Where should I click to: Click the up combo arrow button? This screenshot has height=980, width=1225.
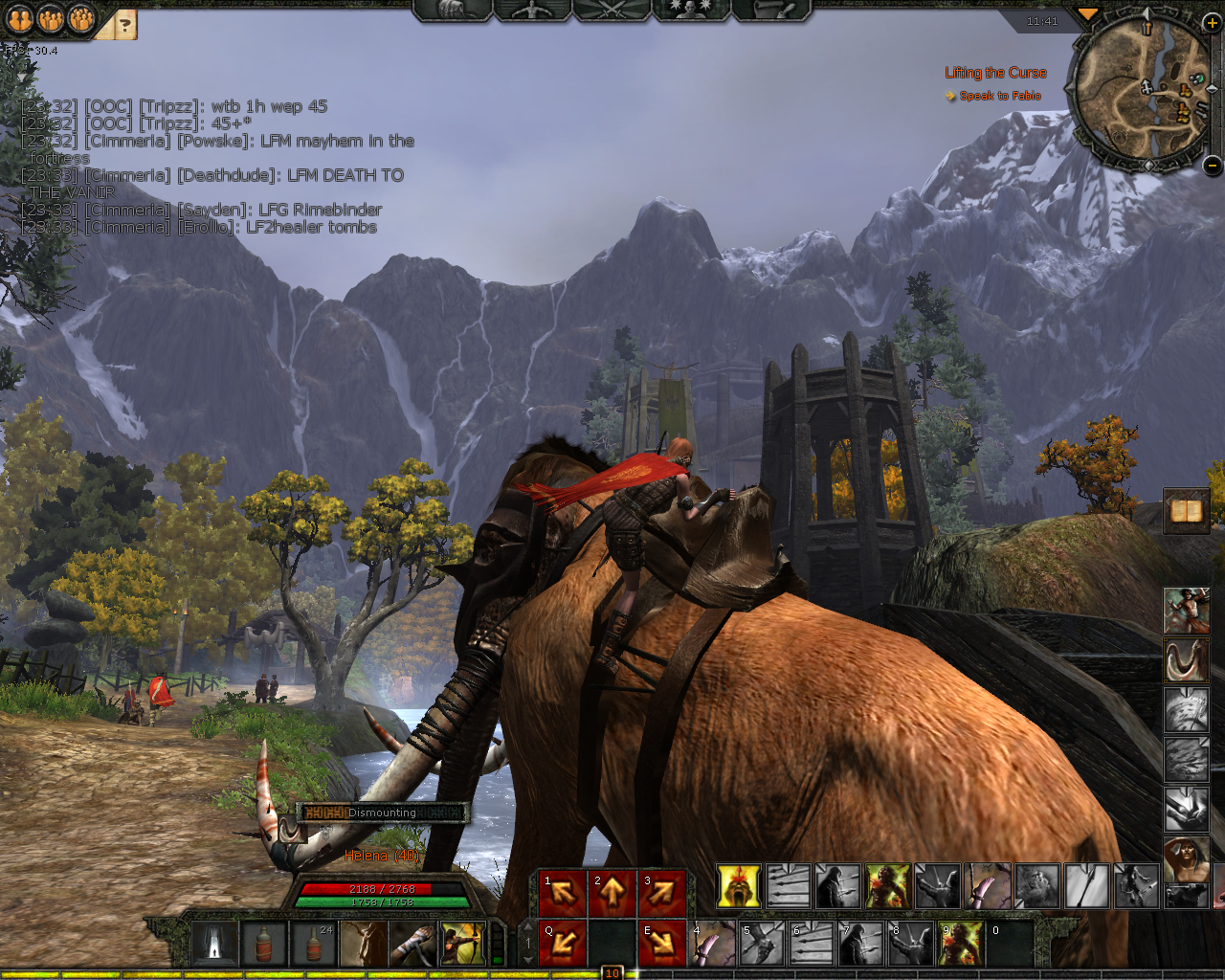[x=612, y=893]
